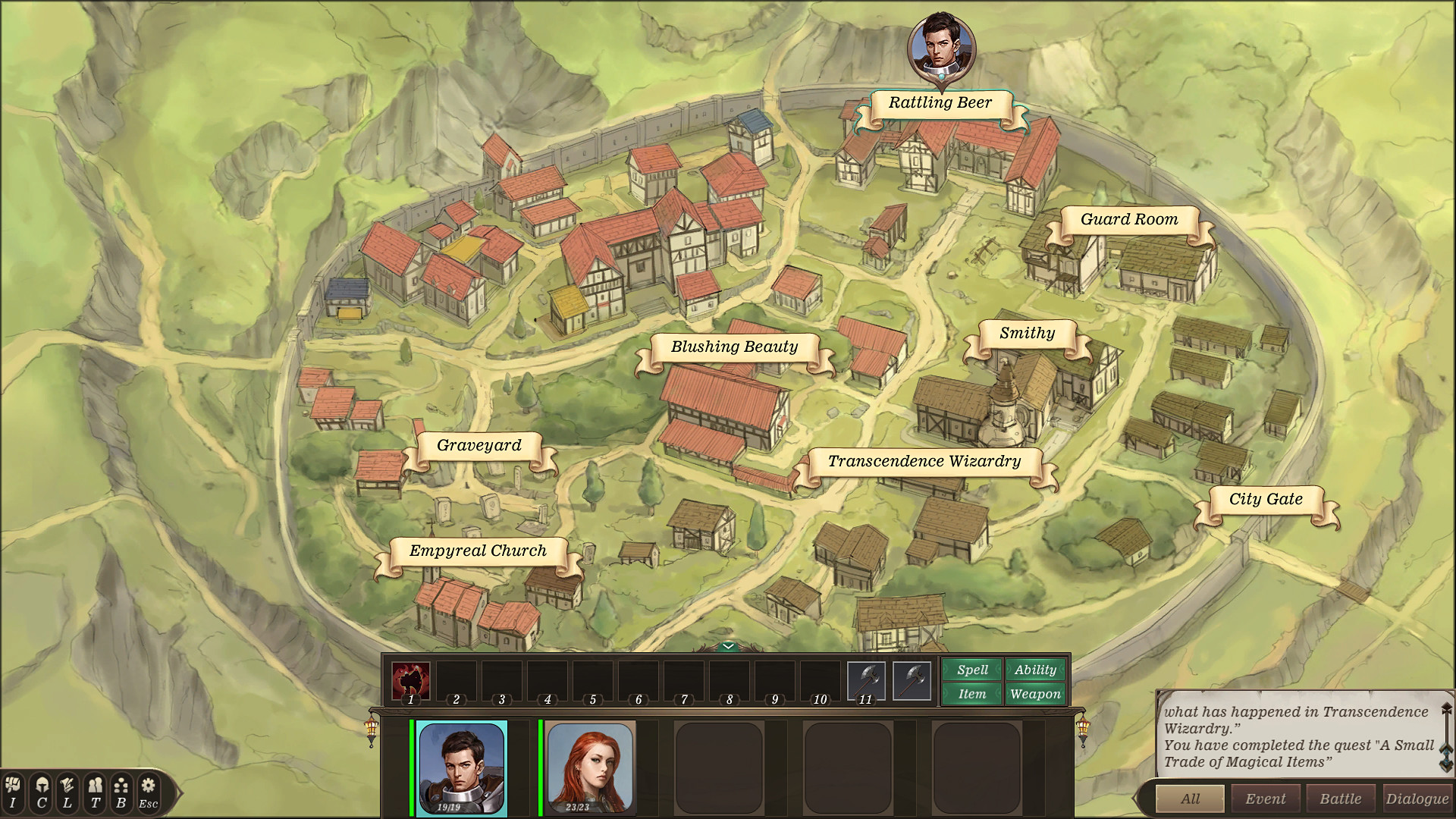Activate the red axe skill in slot 1
1456x819 pixels.
pos(410,680)
